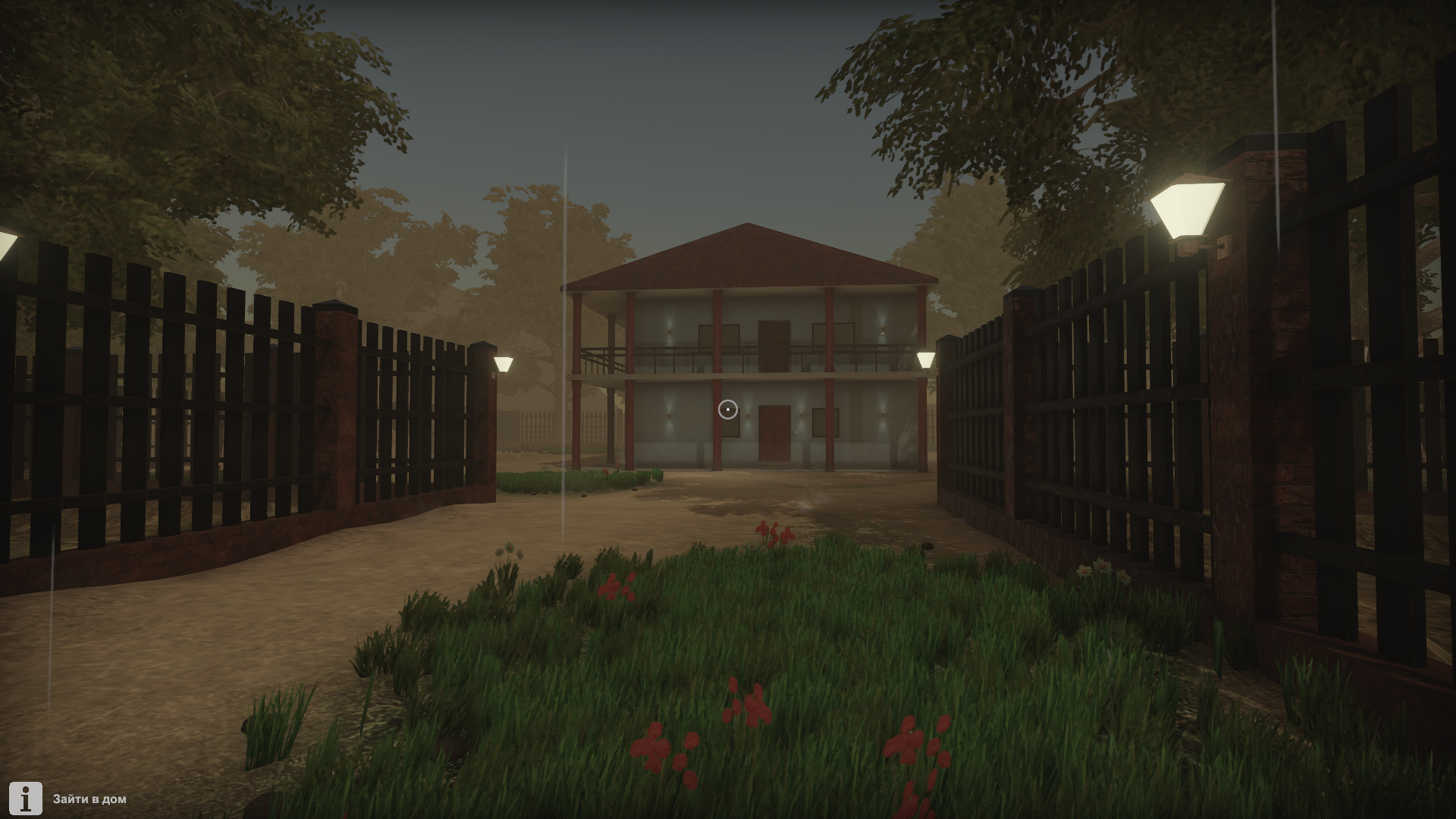Click the wall sconce left of the front door
1456x819 pixels.
748,416
